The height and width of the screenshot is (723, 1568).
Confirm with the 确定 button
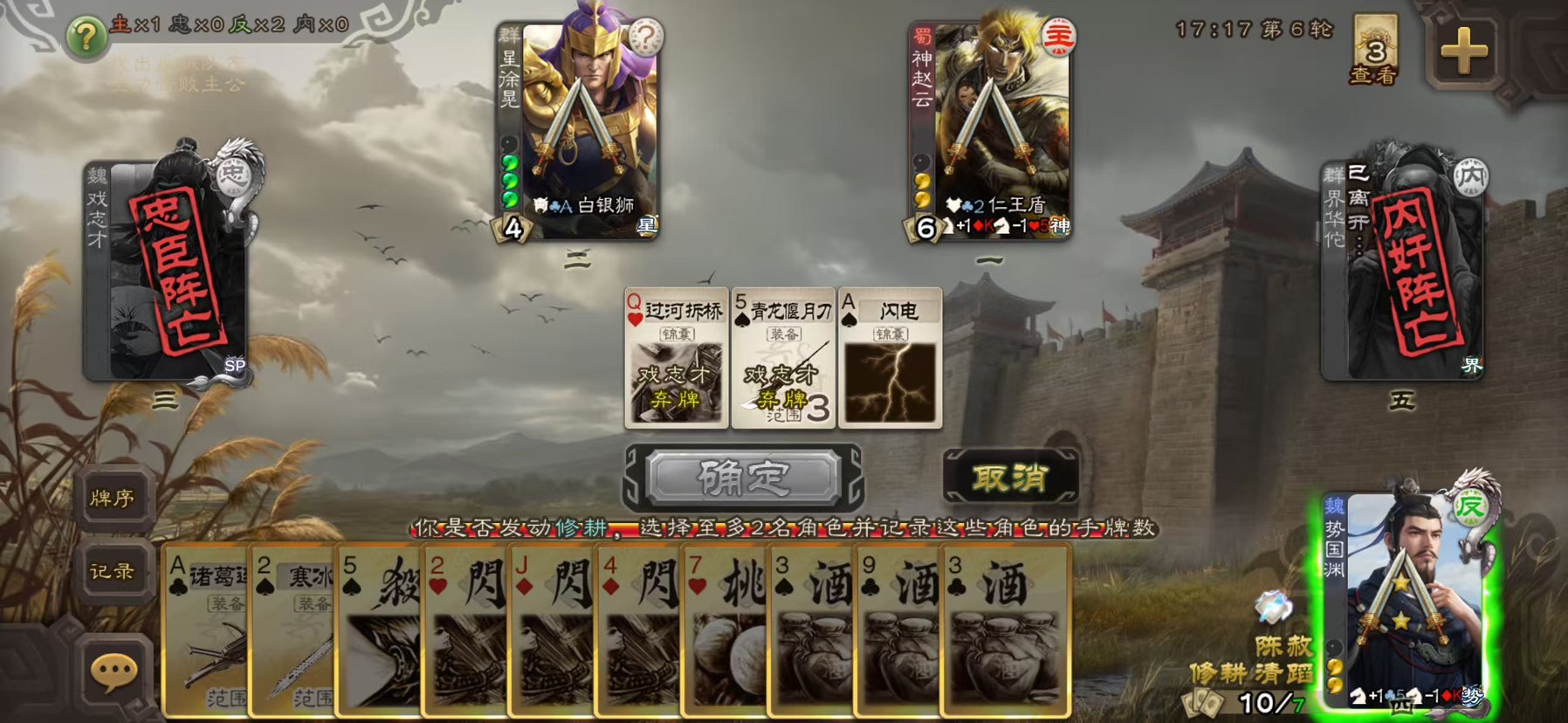pos(742,478)
